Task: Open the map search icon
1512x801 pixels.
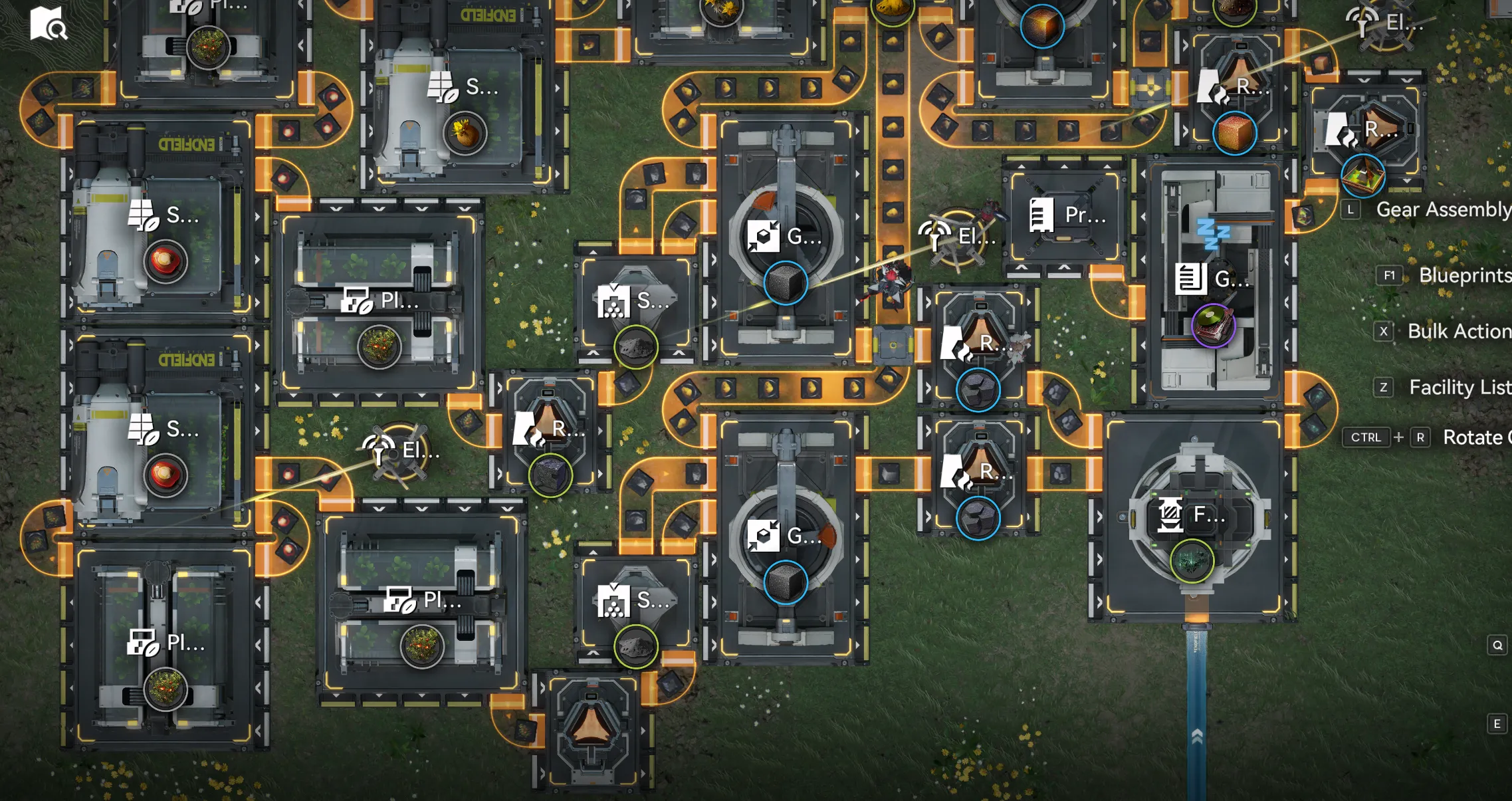Action: (x=48, y=24)
